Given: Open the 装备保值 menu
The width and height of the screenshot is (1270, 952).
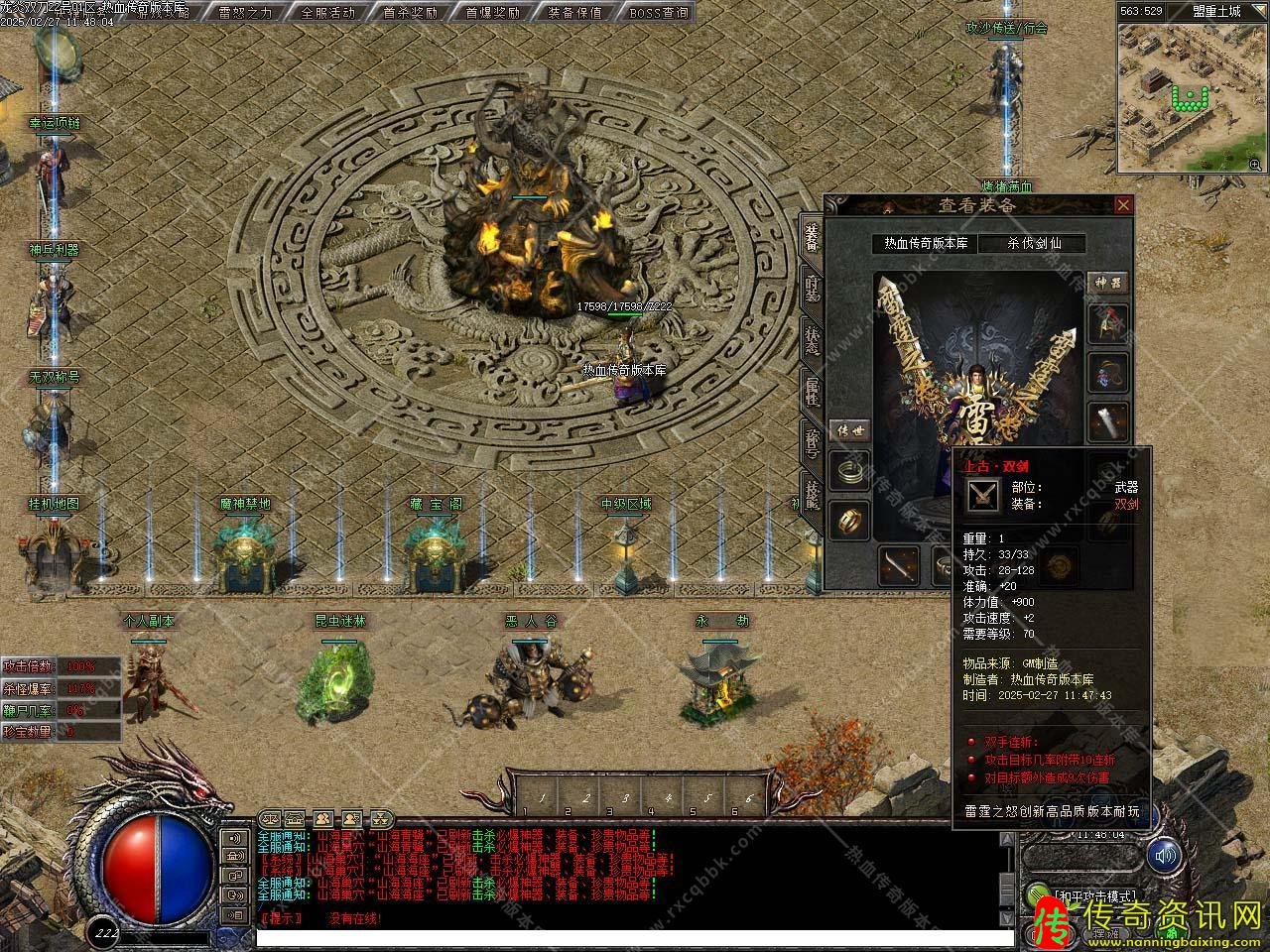Looking at the screenshot, I should 574,13.
